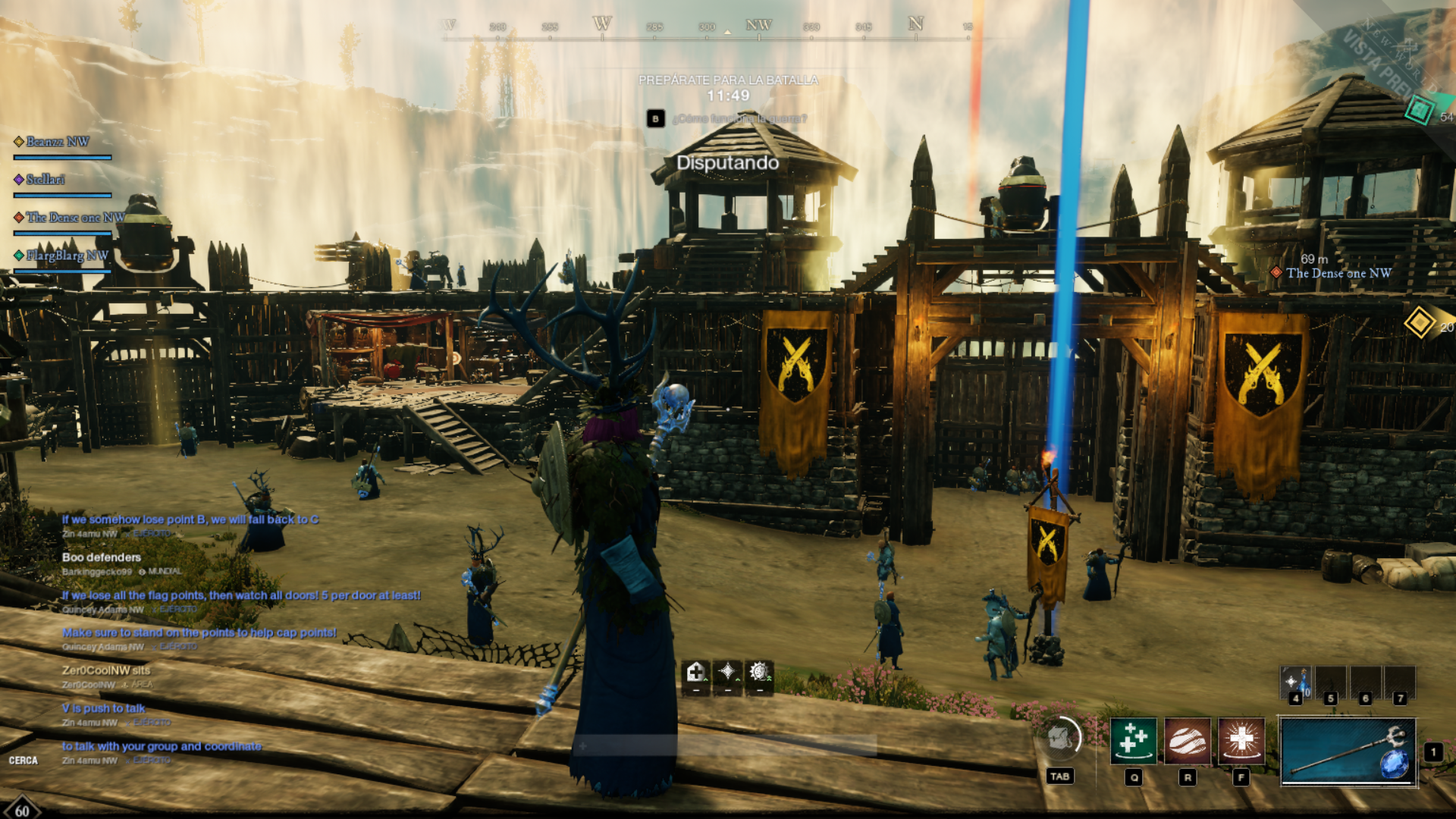Select The Dense one NW in group list

[74, 218]
